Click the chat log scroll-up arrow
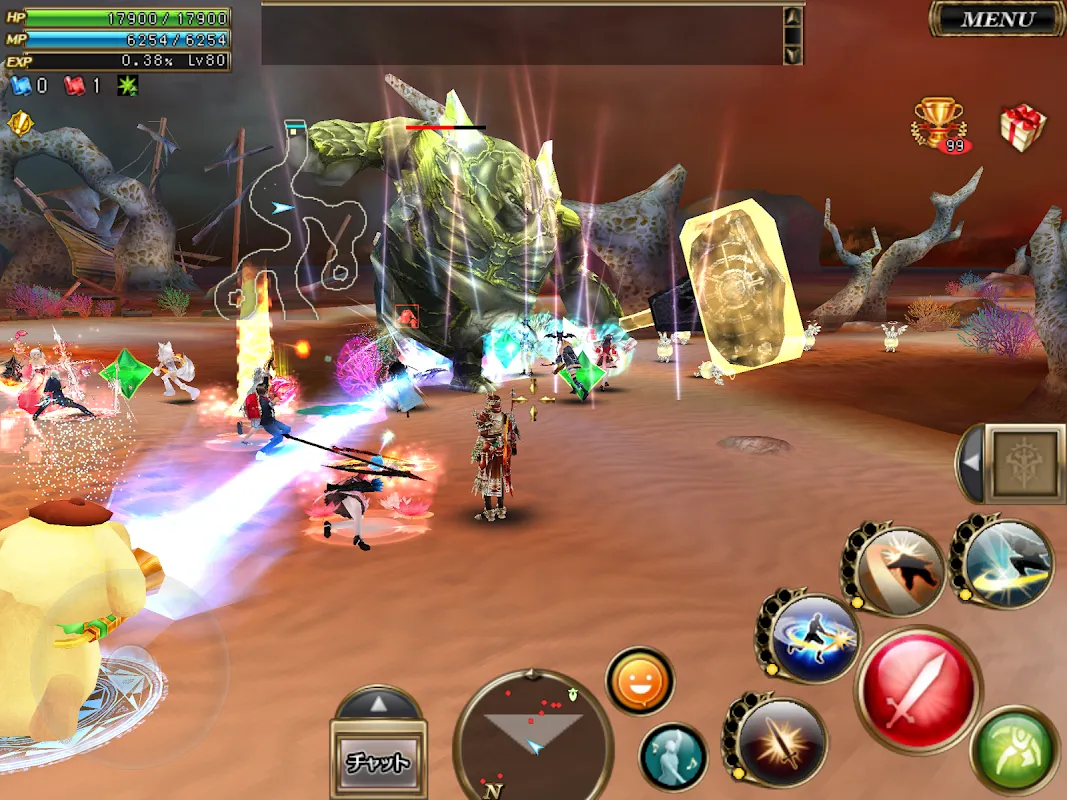 792,18
